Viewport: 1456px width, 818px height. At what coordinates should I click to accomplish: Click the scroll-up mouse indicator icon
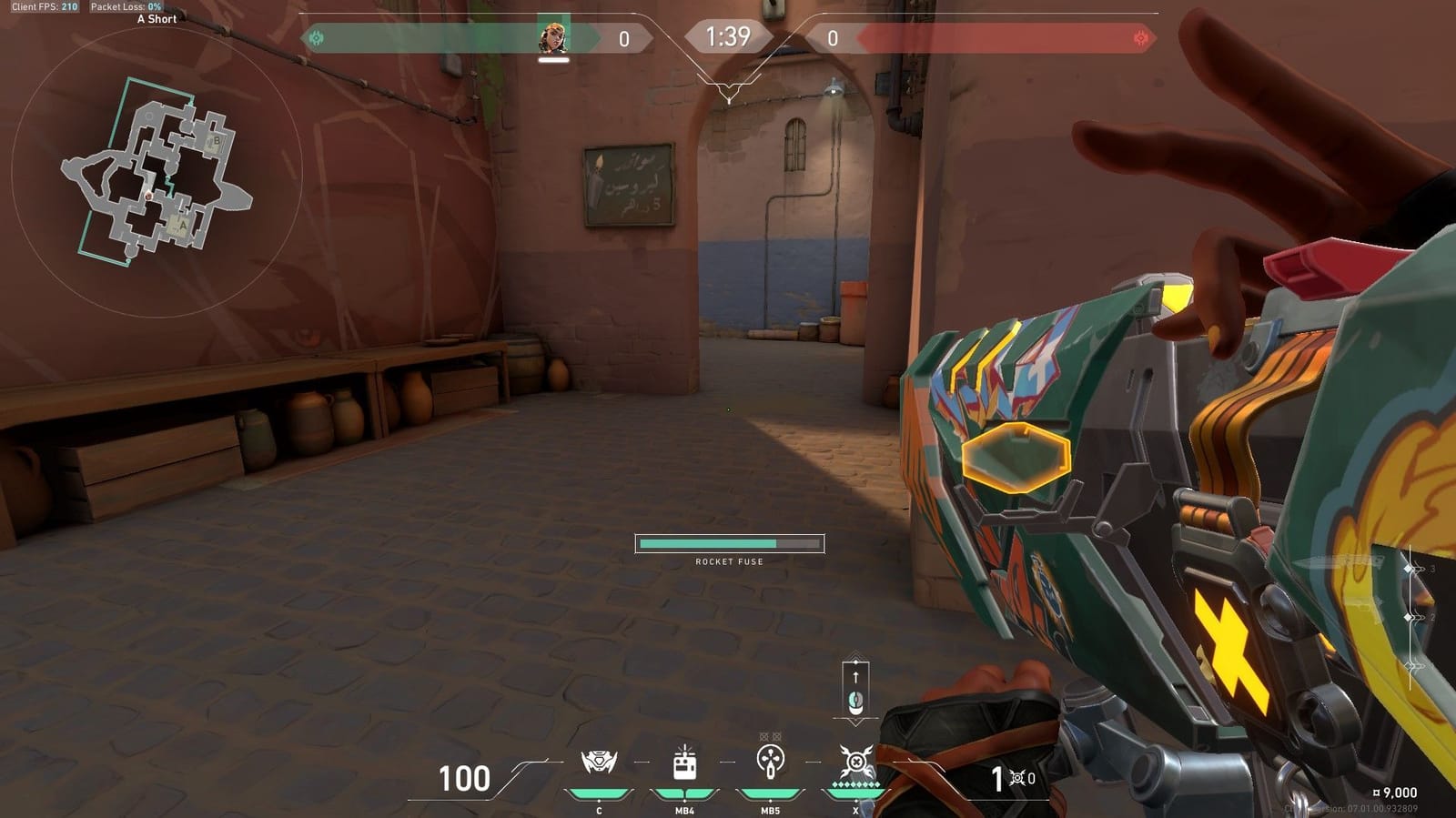[x=854, y=693]
